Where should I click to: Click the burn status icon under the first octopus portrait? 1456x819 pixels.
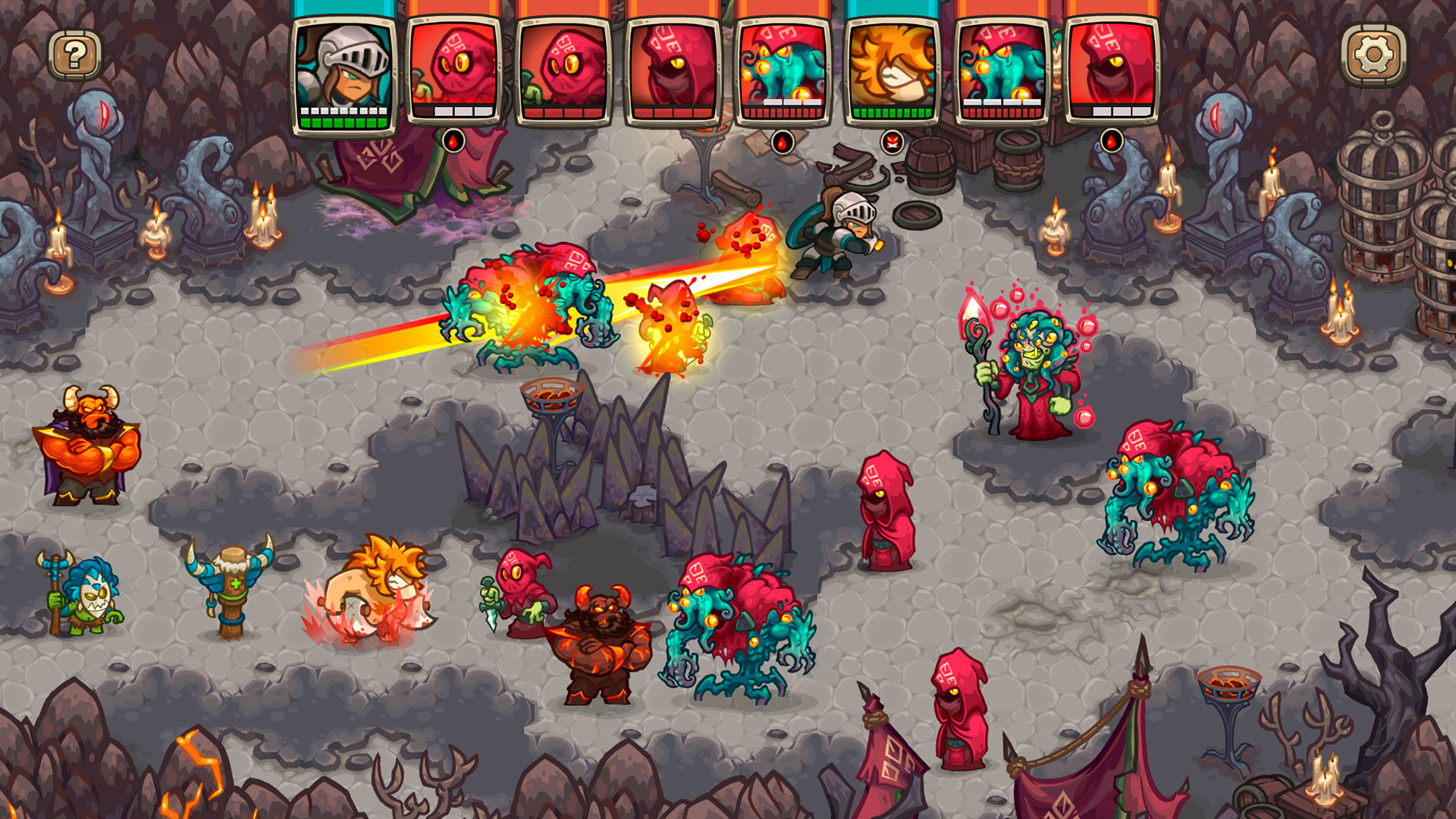(455, 140)
